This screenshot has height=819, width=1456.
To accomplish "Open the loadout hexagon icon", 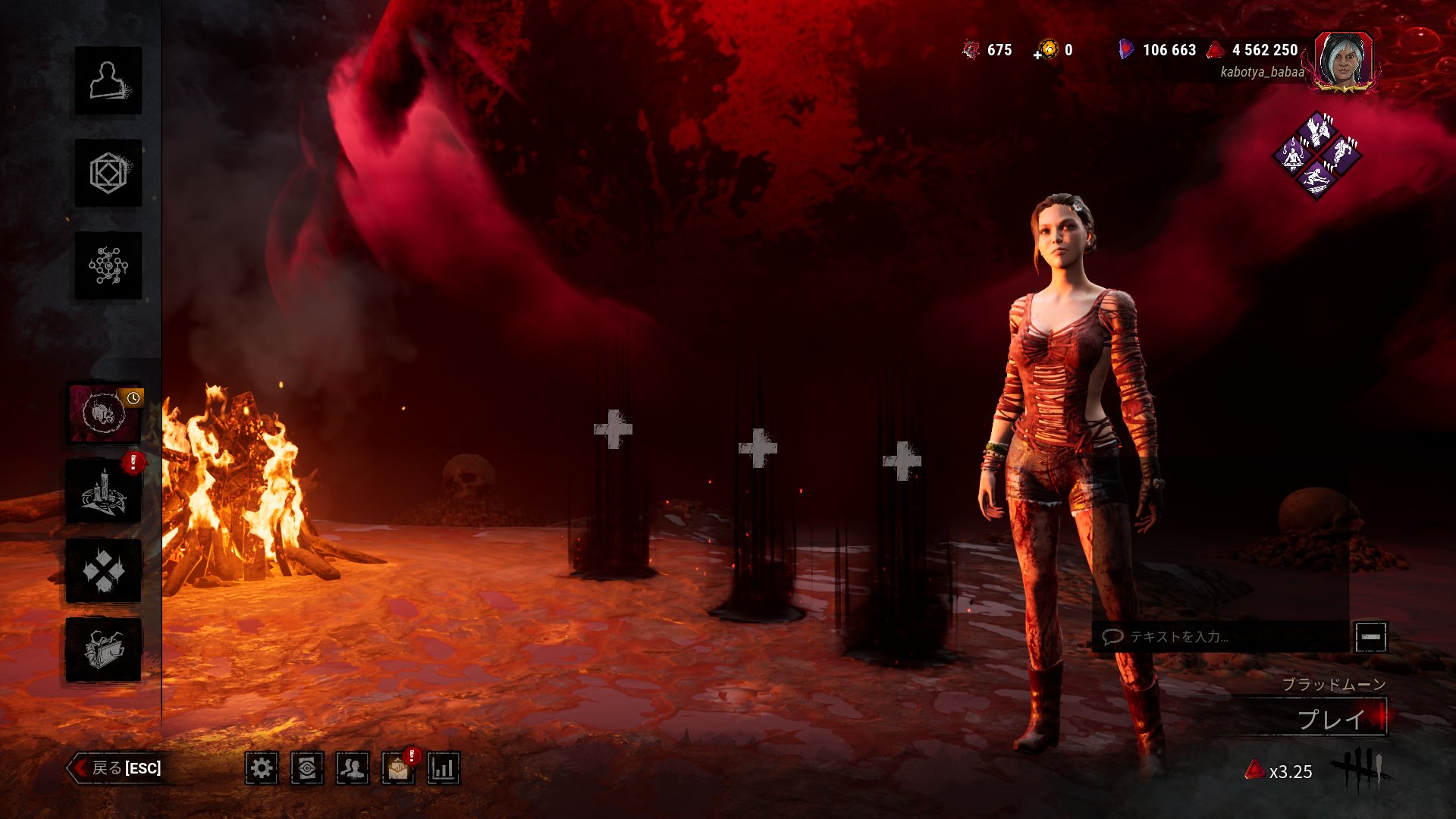I will 108,174.
